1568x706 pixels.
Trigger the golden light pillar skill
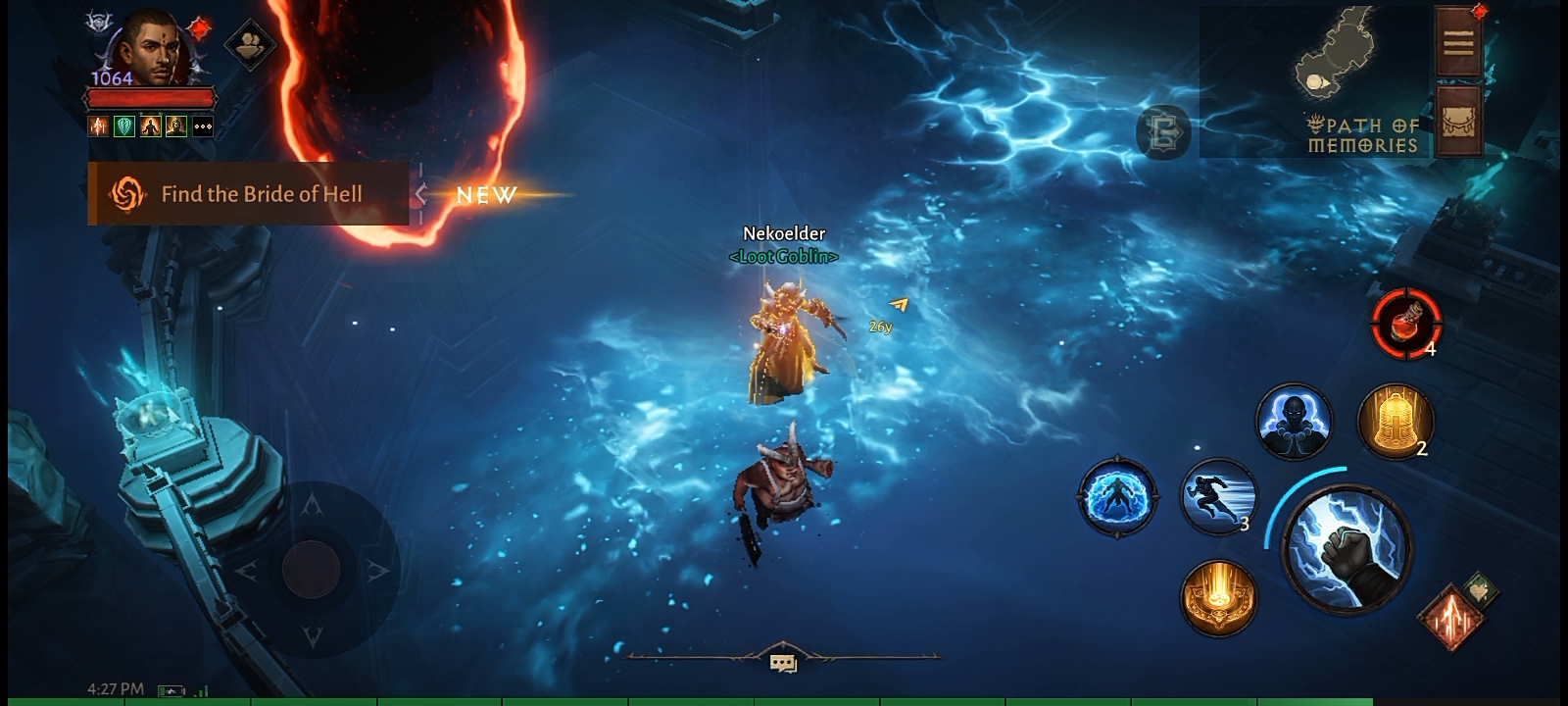point(1218,596)
